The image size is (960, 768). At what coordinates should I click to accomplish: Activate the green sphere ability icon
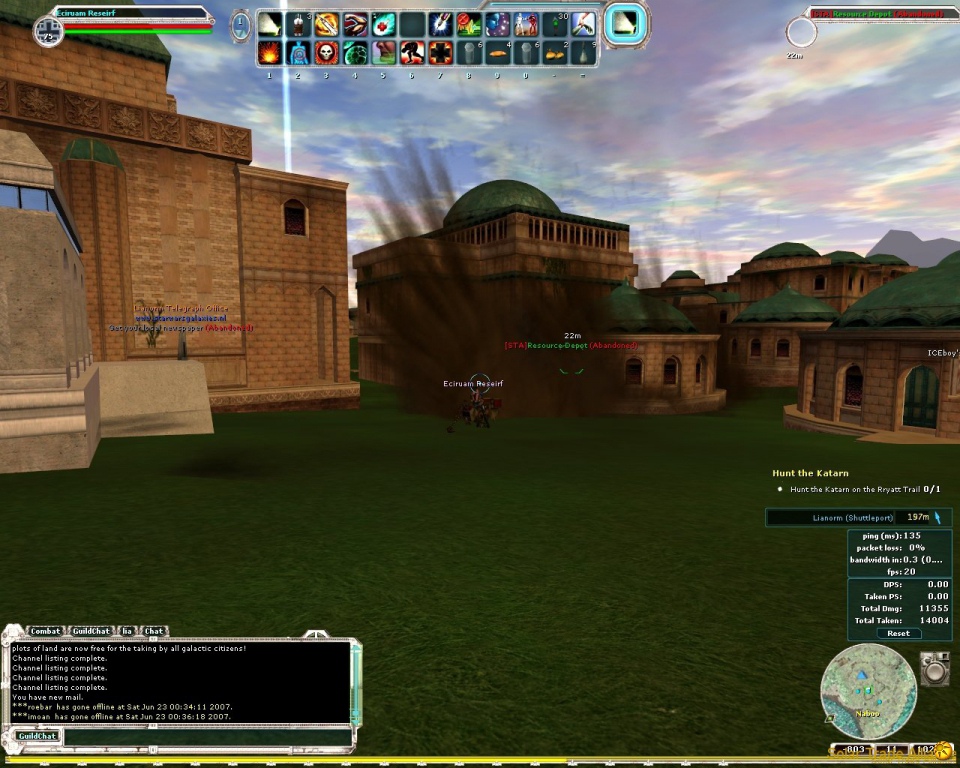pyautogui.click(x=355, y=52)
